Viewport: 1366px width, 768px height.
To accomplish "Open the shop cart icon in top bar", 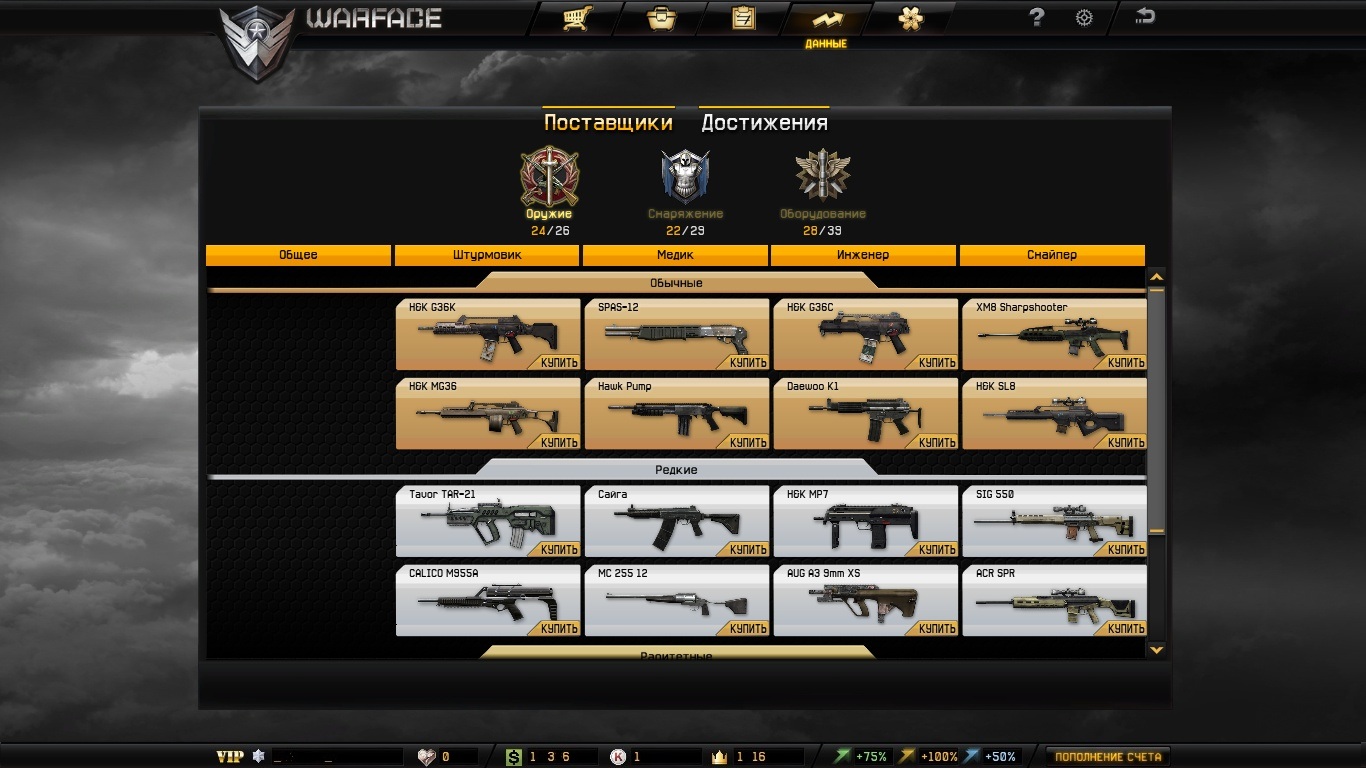I will pyautogui.click(x=575, y=18).
